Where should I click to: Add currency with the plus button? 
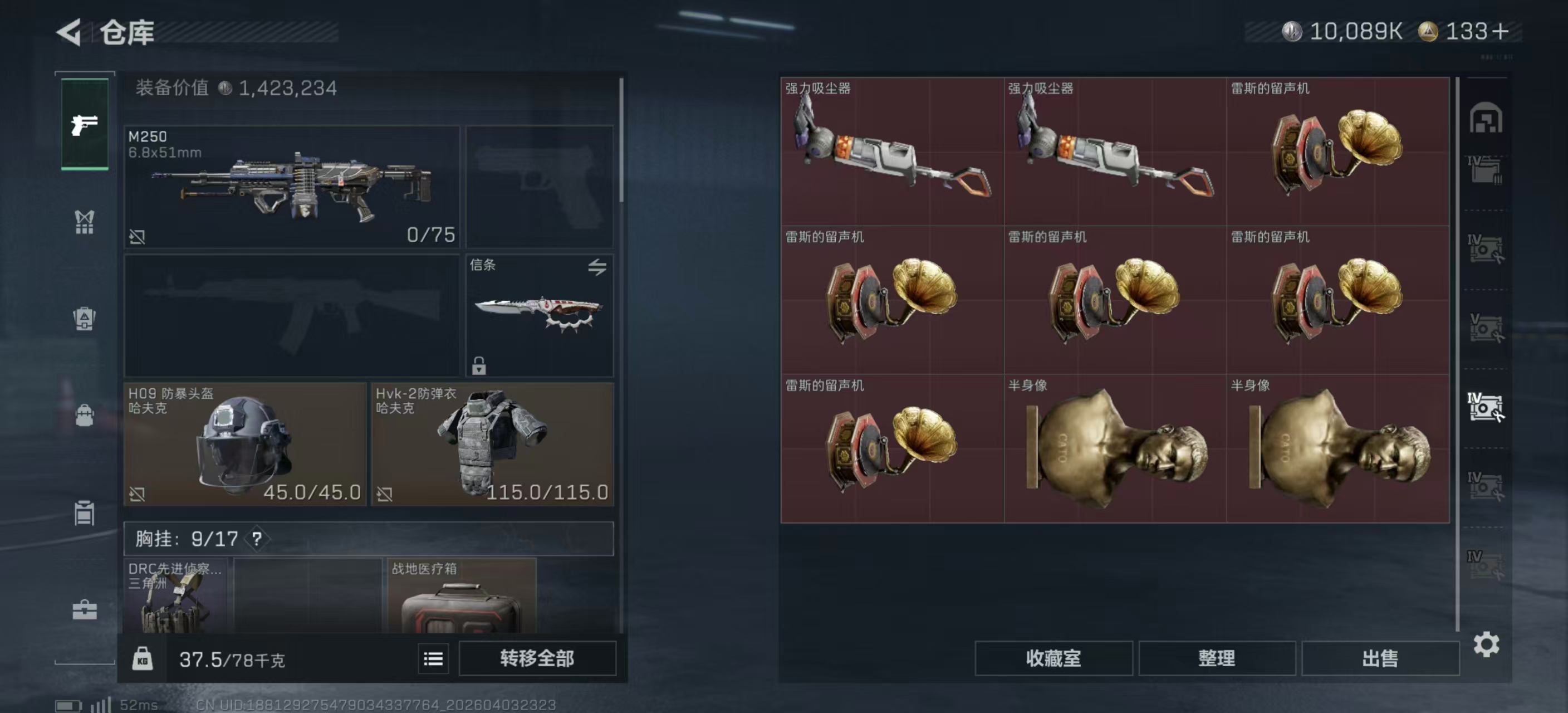(1501, 32)
